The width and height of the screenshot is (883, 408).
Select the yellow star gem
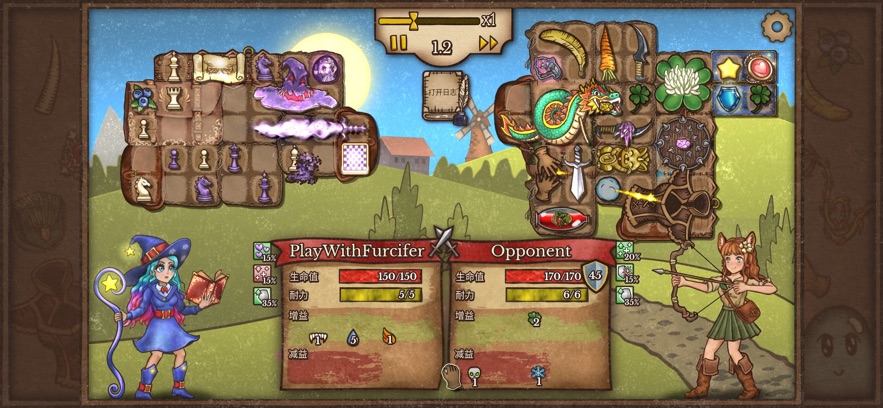[726, 69]
